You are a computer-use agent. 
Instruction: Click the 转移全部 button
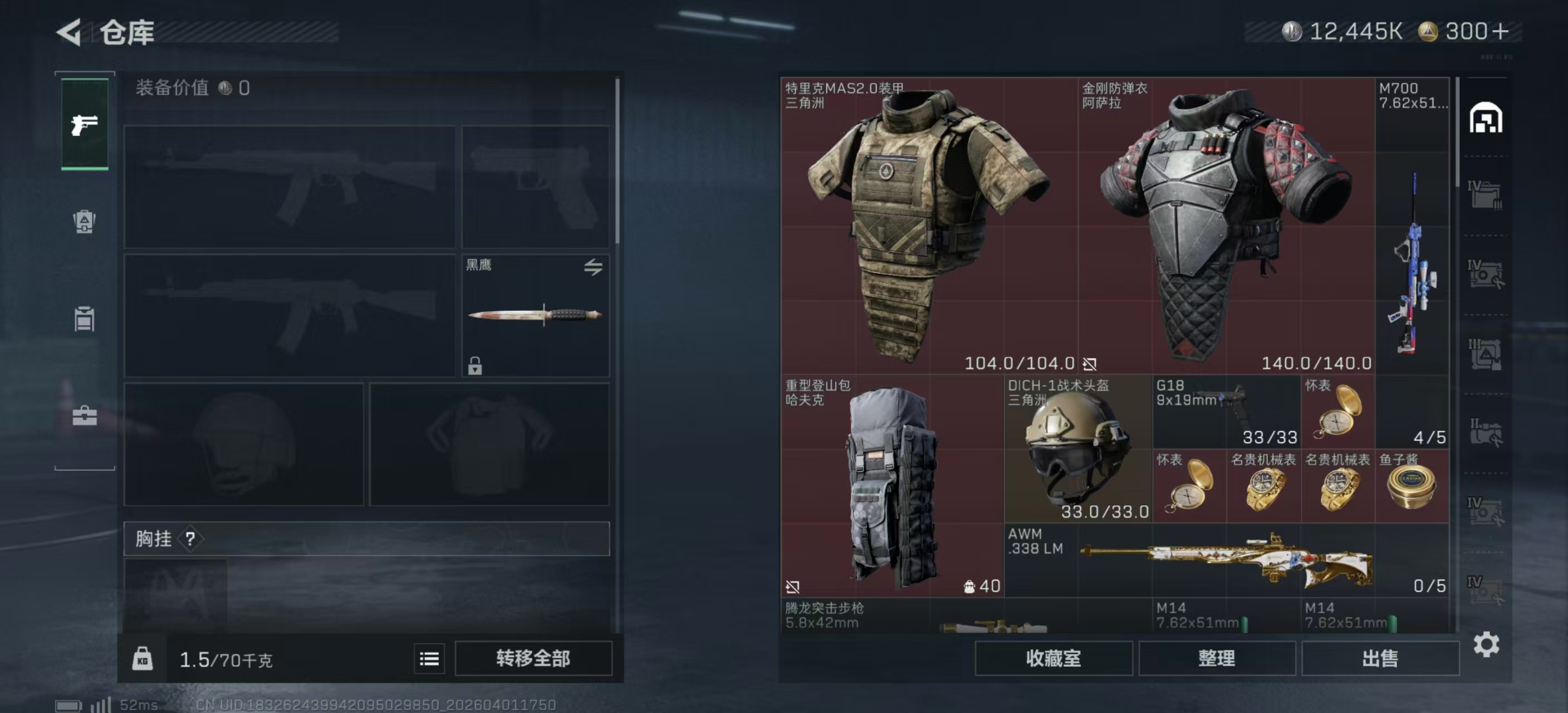tap(533, 658)
